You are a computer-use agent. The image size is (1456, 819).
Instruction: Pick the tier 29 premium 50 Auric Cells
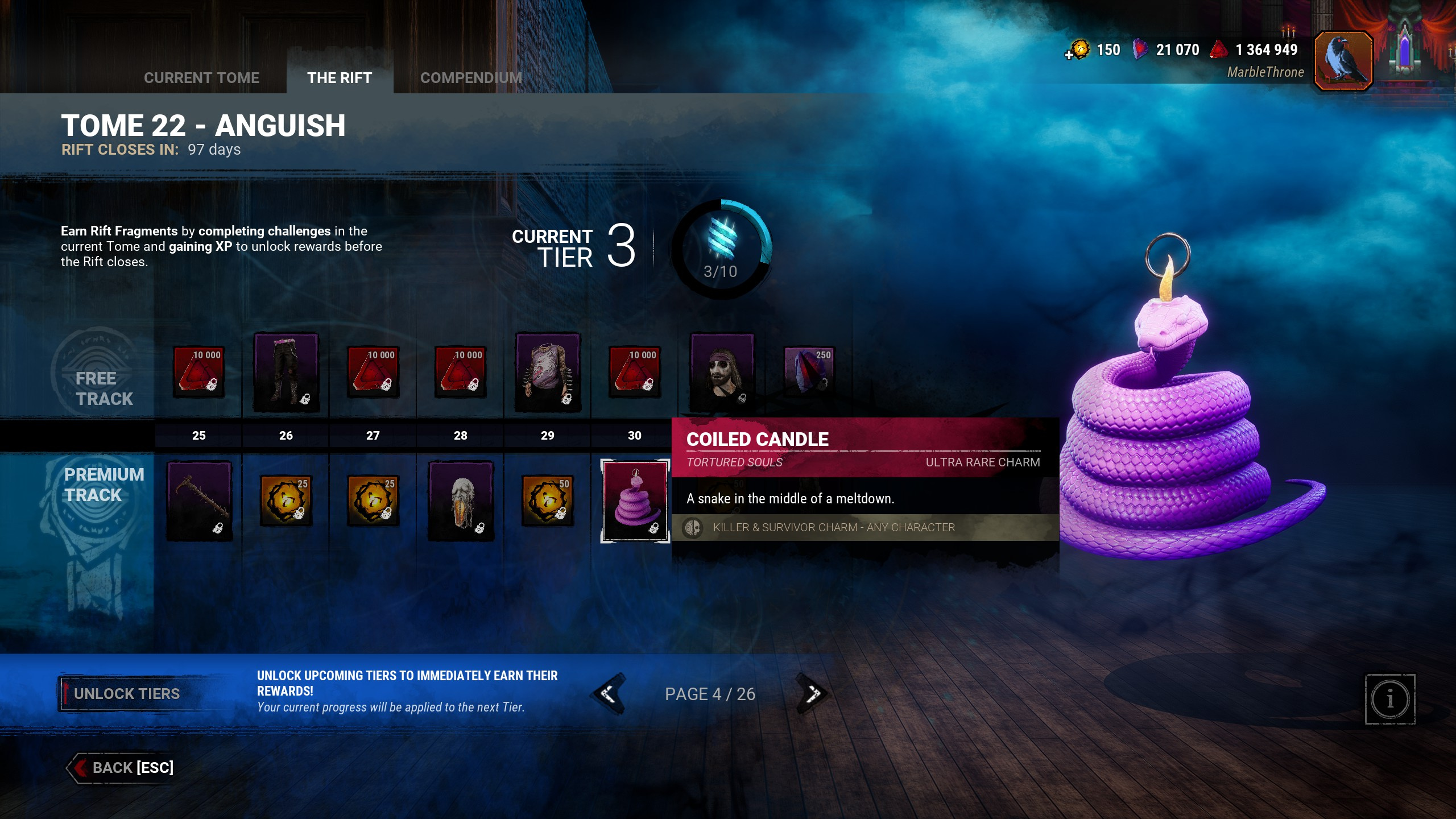pos(548,500)
